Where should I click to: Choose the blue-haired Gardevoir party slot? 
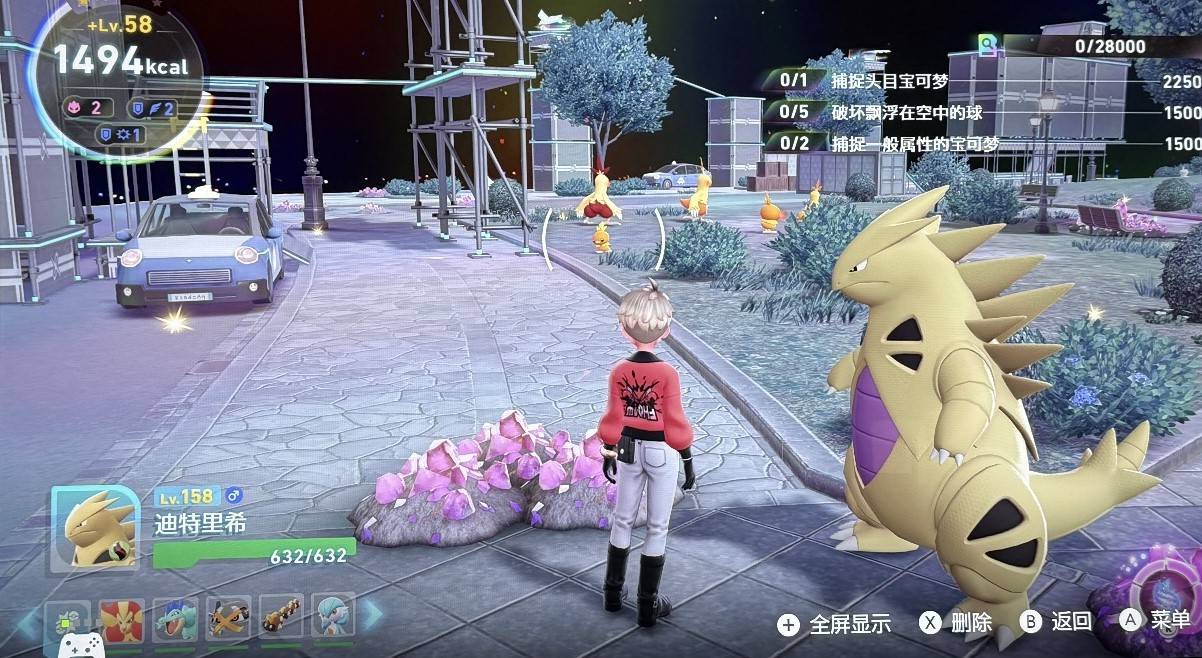pos(334,618)
